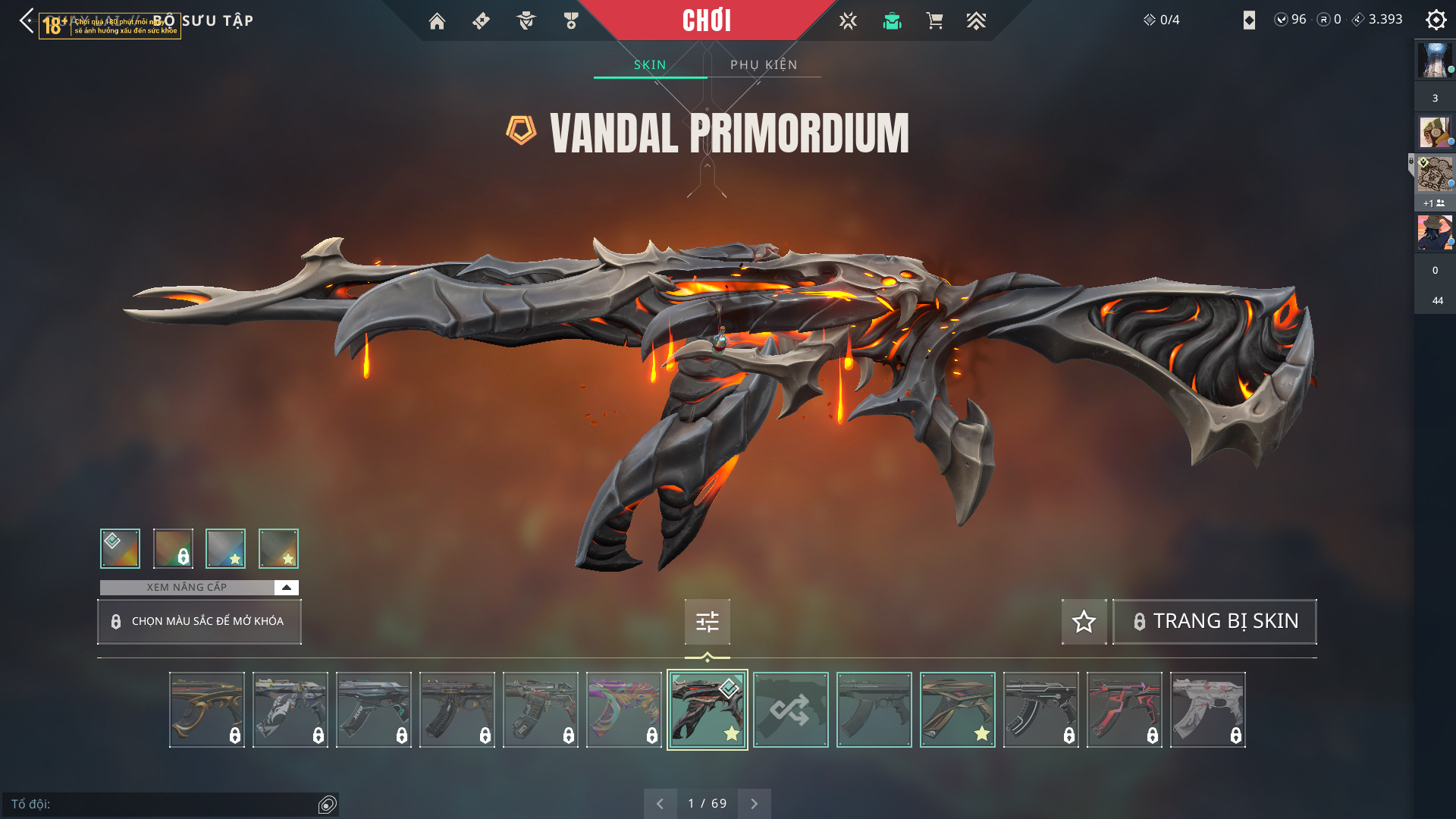This screenshot has height=819, width=1456.
Task: Select the gold curved Vandal skin thumbnail
Action: coord(207,710)
